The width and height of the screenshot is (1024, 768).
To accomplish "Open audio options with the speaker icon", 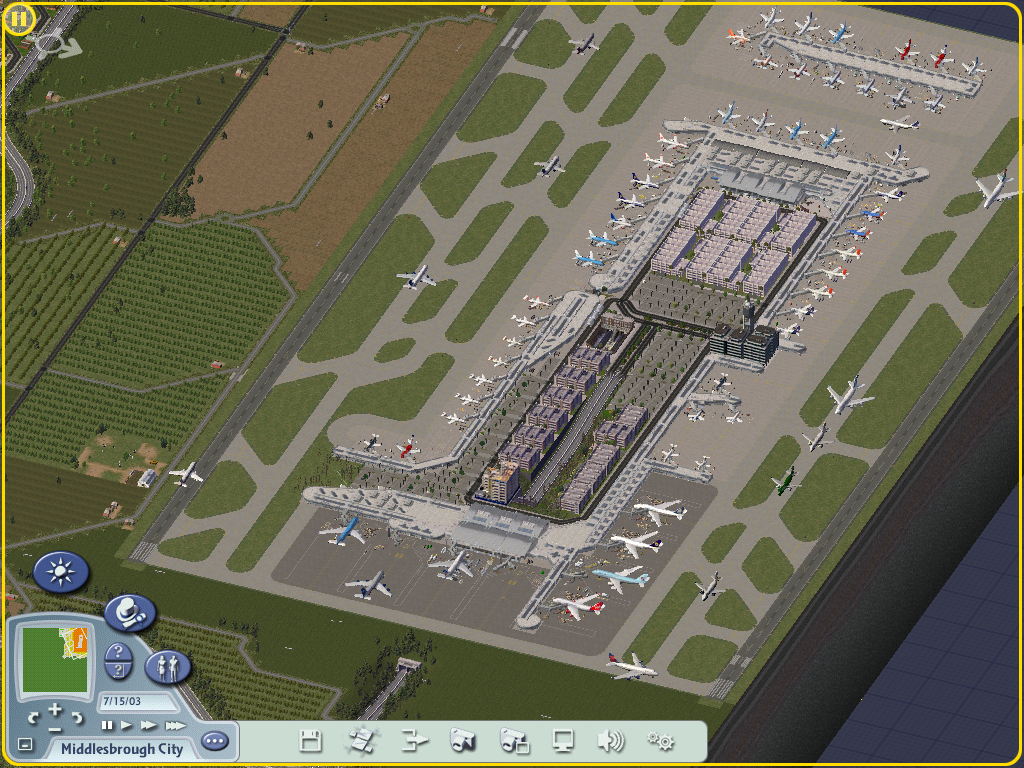I will [x=610, y=741].
